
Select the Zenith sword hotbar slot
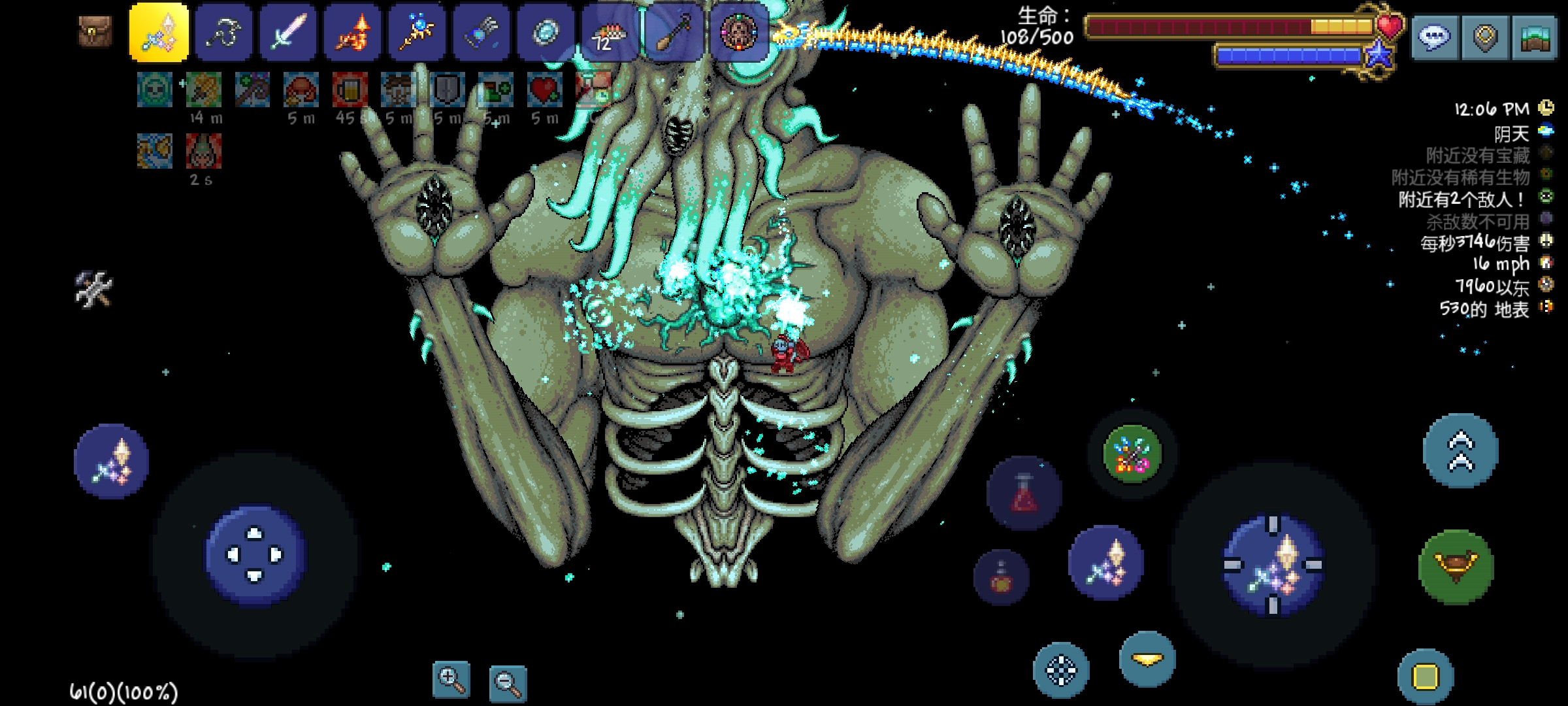159,33
